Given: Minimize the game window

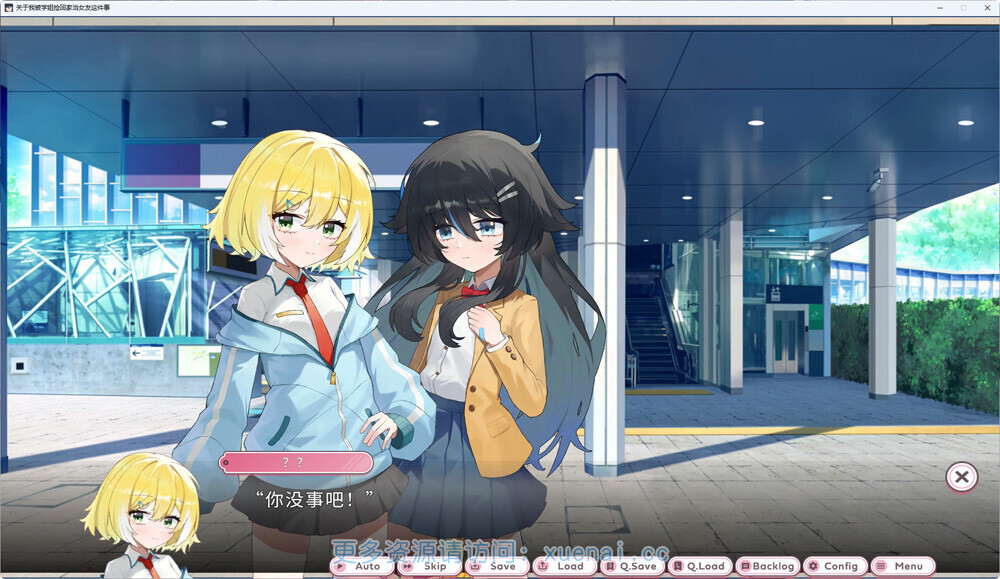Looking at the screenshot, I should 941,8.
